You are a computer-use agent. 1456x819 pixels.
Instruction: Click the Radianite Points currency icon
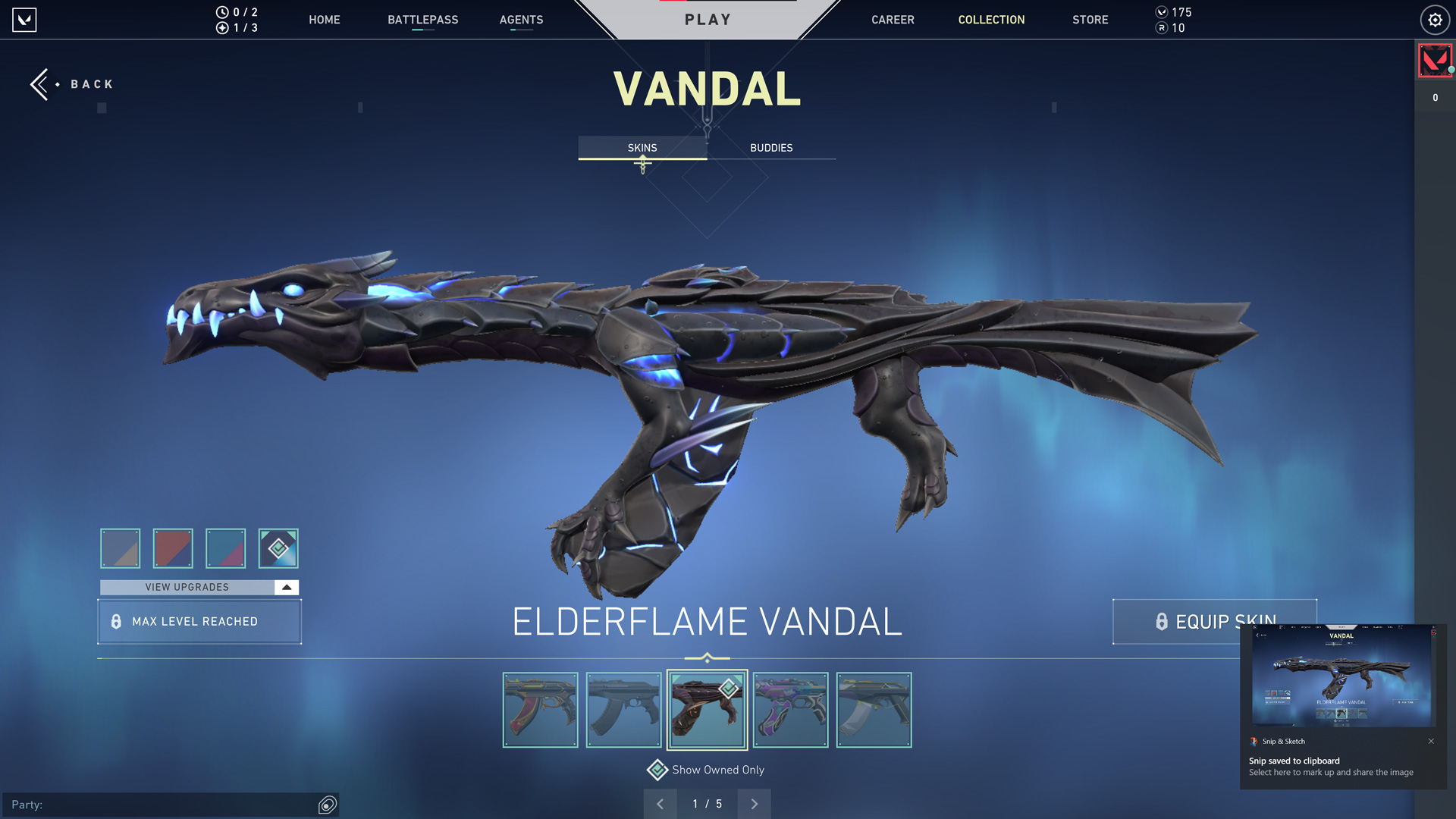click(1162, 29)
